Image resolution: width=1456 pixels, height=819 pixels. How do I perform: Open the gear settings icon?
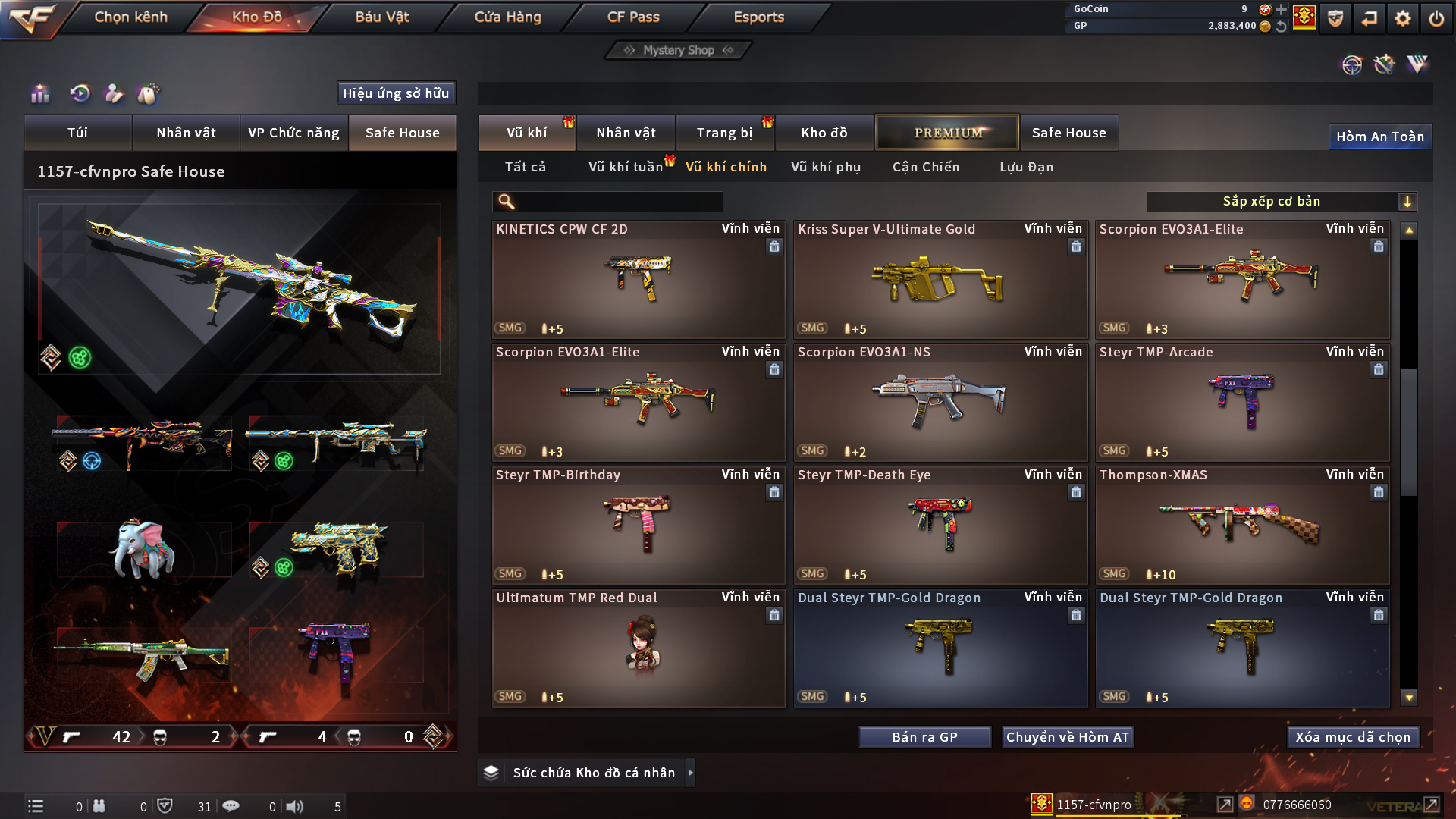point(1402,18)
